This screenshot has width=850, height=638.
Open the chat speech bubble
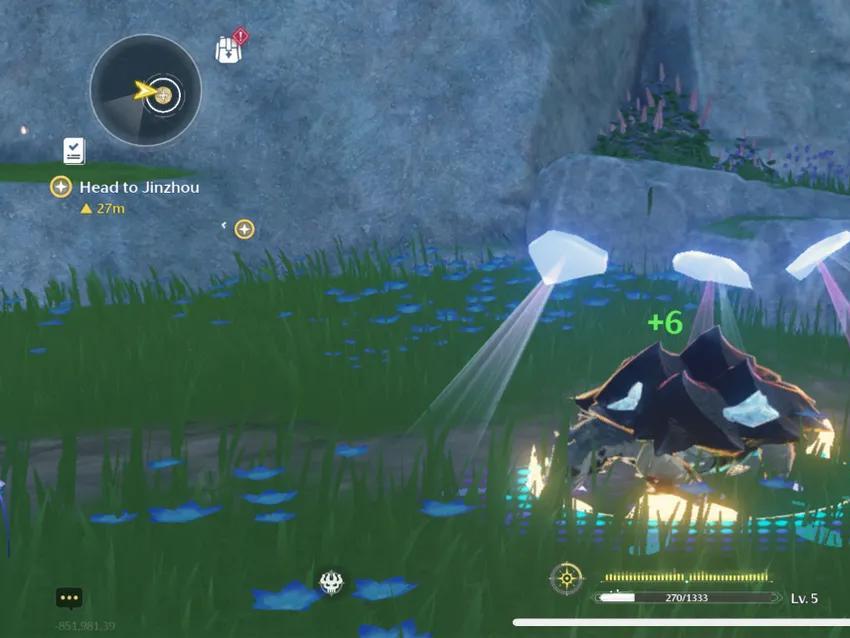69,598
